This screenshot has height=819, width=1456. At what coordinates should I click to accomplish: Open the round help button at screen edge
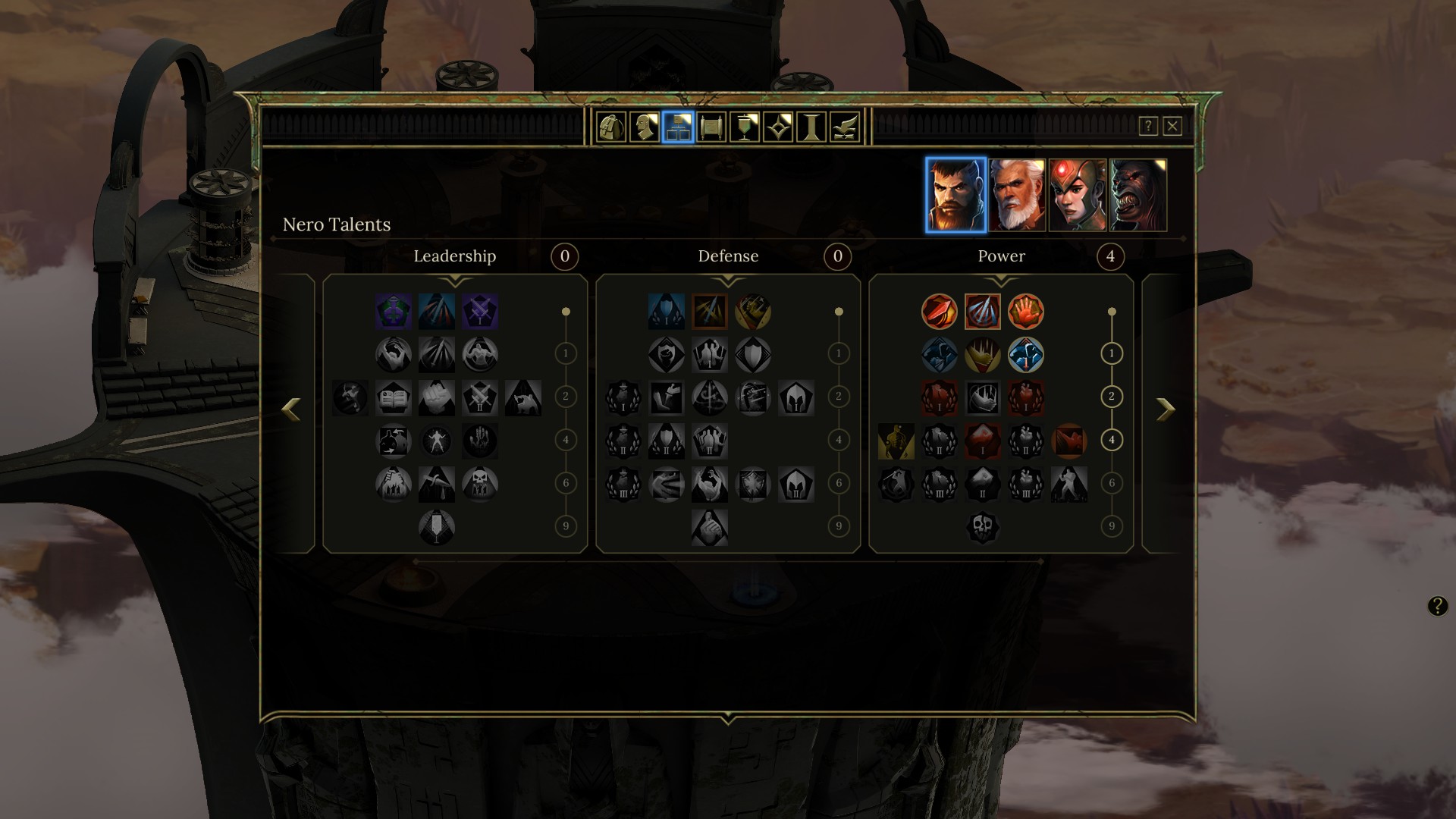(1438, 606)
